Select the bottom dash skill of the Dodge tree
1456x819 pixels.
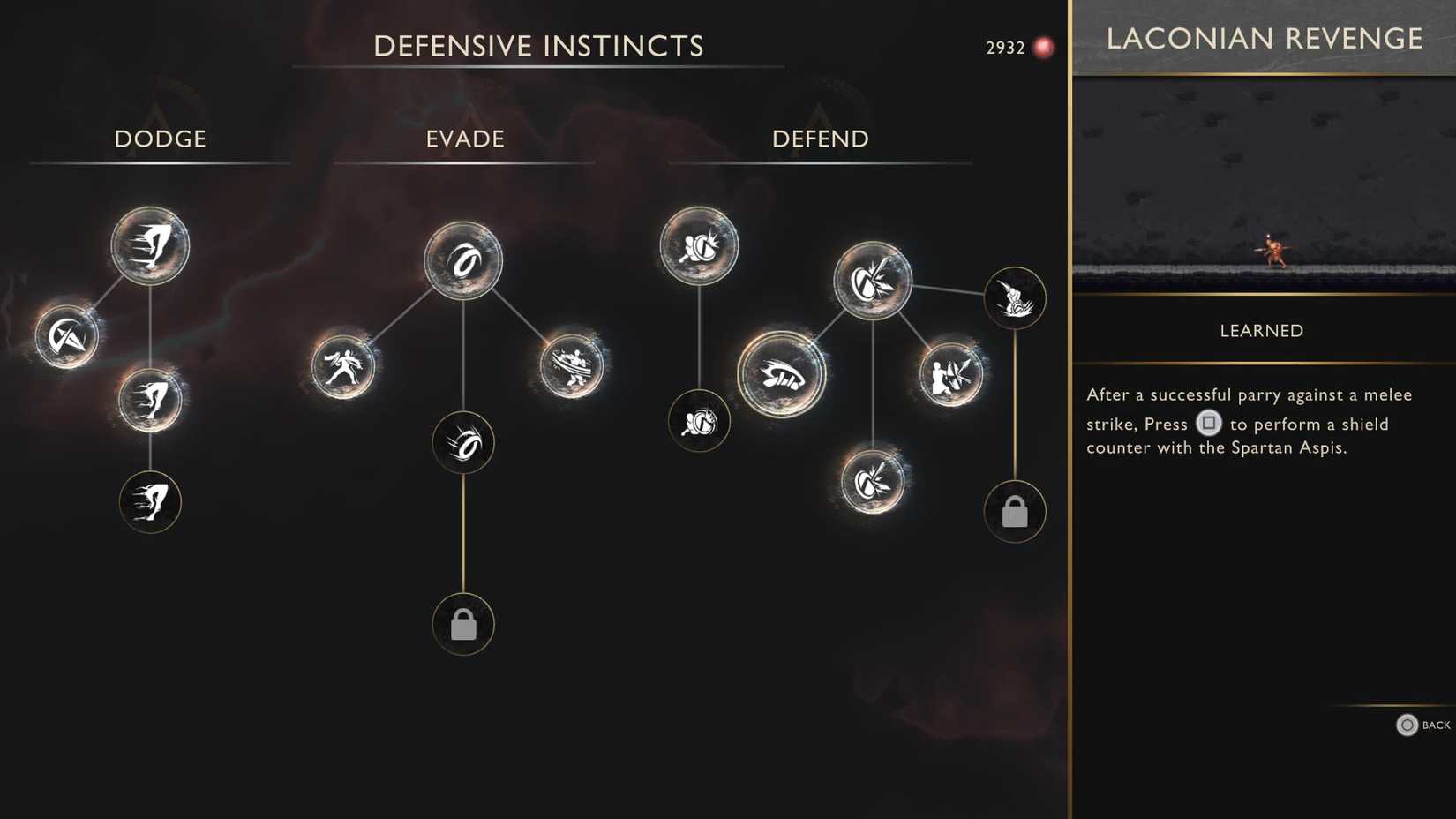click(x=150, y=501)
